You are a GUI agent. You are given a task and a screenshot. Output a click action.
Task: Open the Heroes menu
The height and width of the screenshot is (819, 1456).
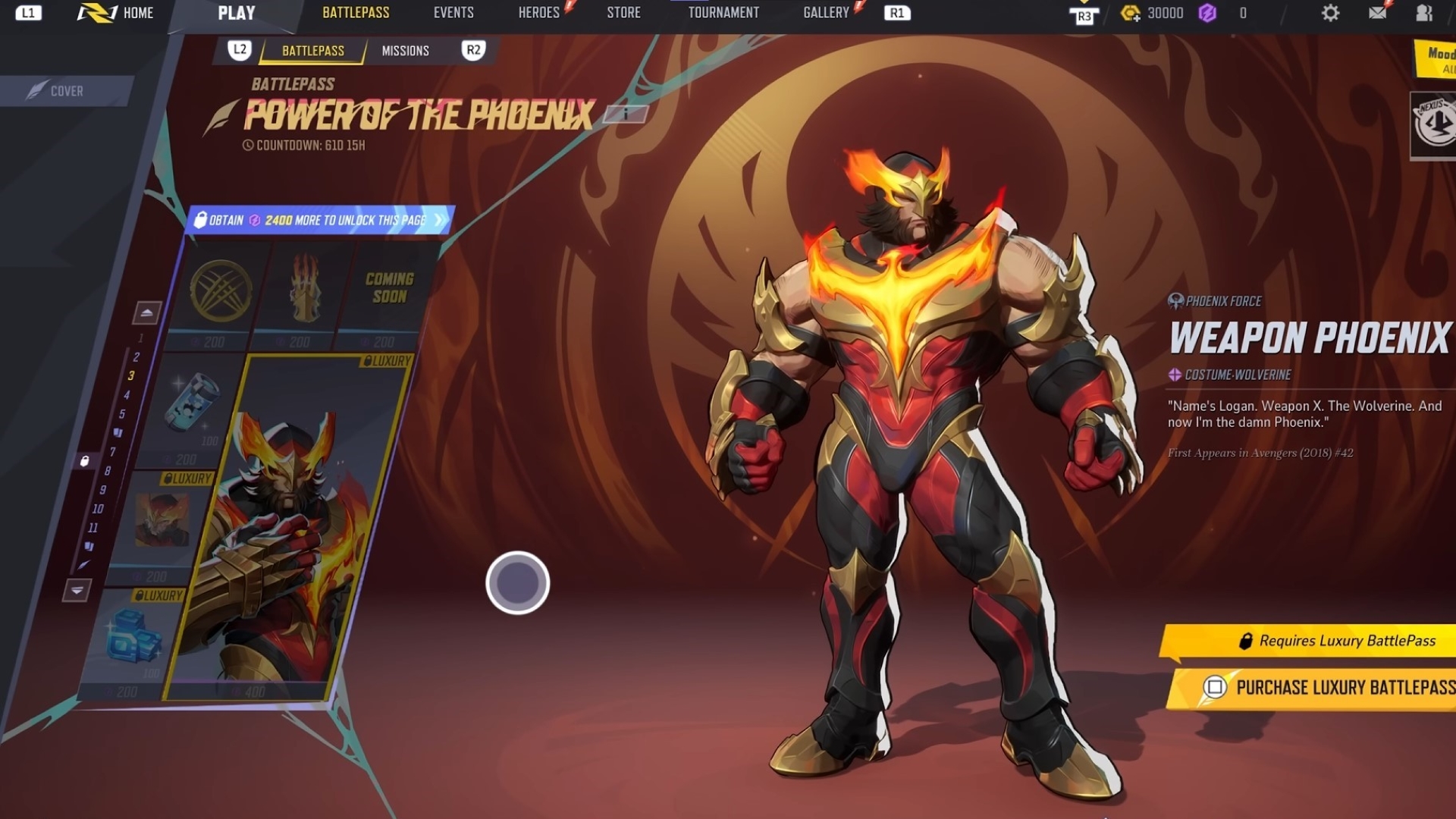click(538, 13)
